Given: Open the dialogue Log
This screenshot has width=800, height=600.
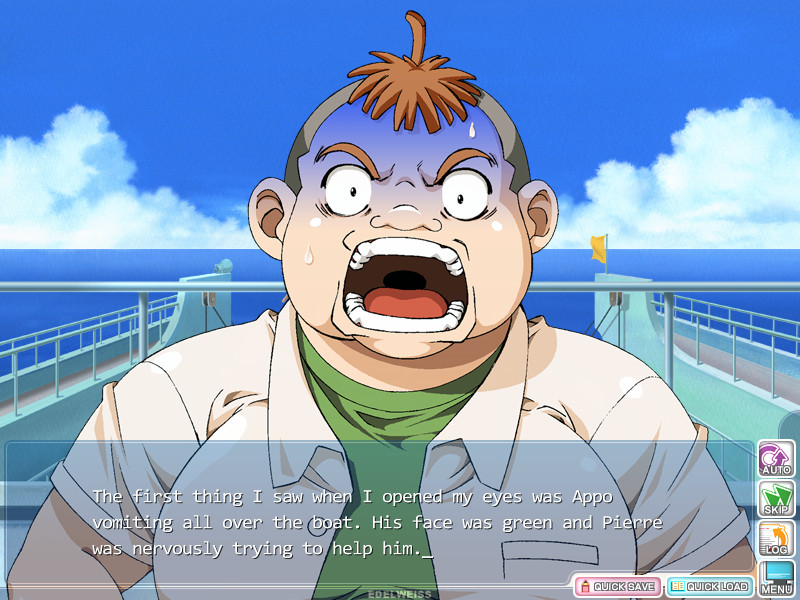Looking at the screenshot, I should coord(776,538).
